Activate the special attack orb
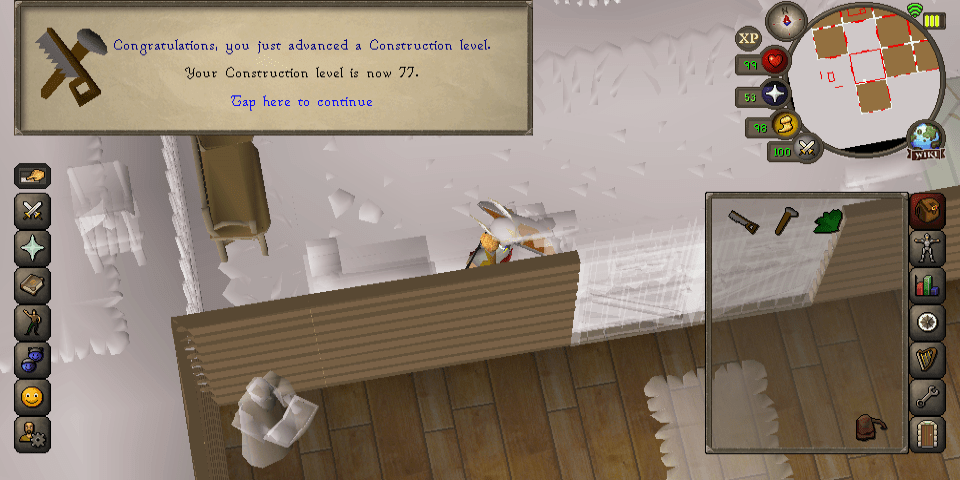Screen dimensions: 960x480 tap(806, 150)
